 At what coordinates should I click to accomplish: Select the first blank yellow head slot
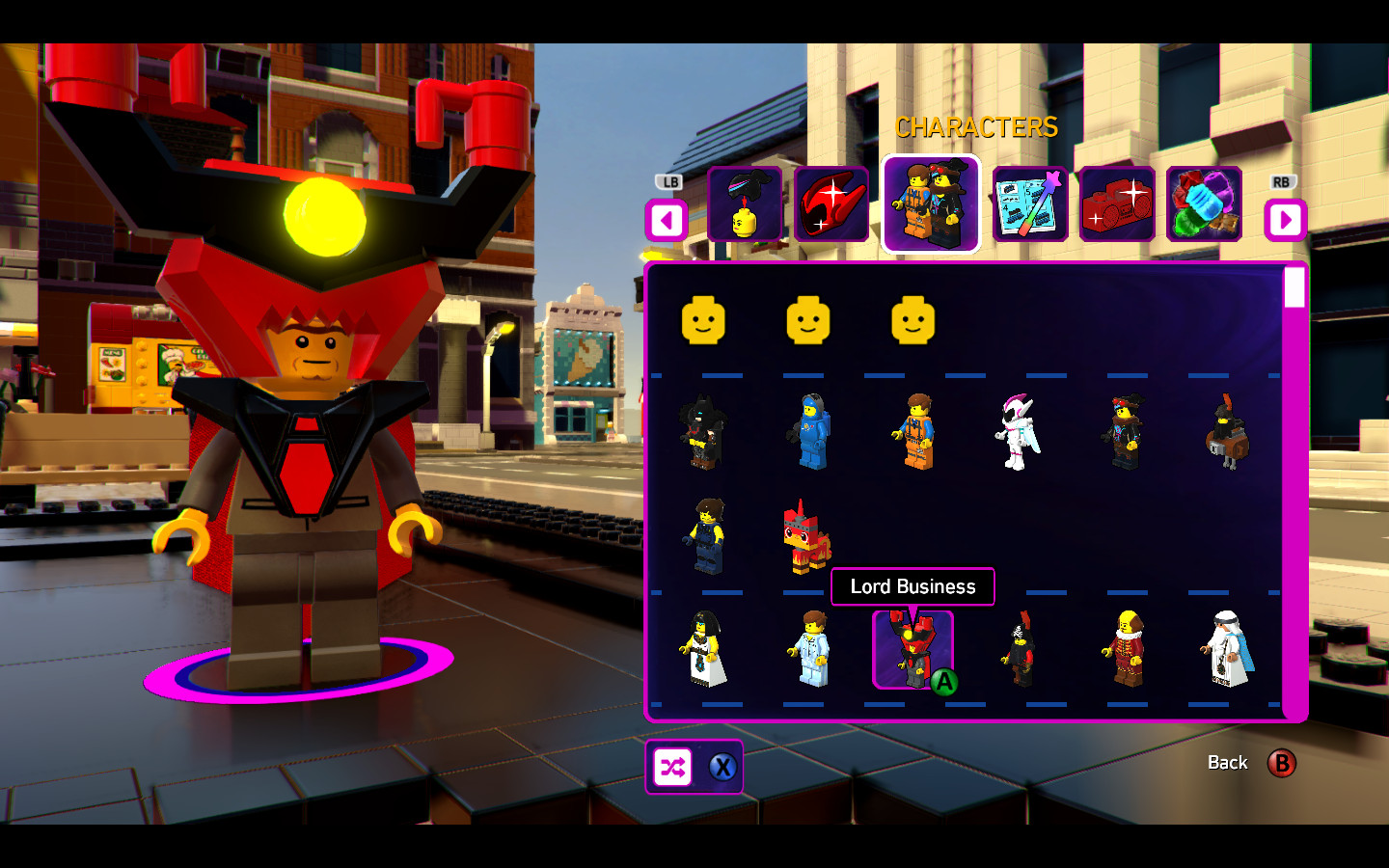(703, 321)
